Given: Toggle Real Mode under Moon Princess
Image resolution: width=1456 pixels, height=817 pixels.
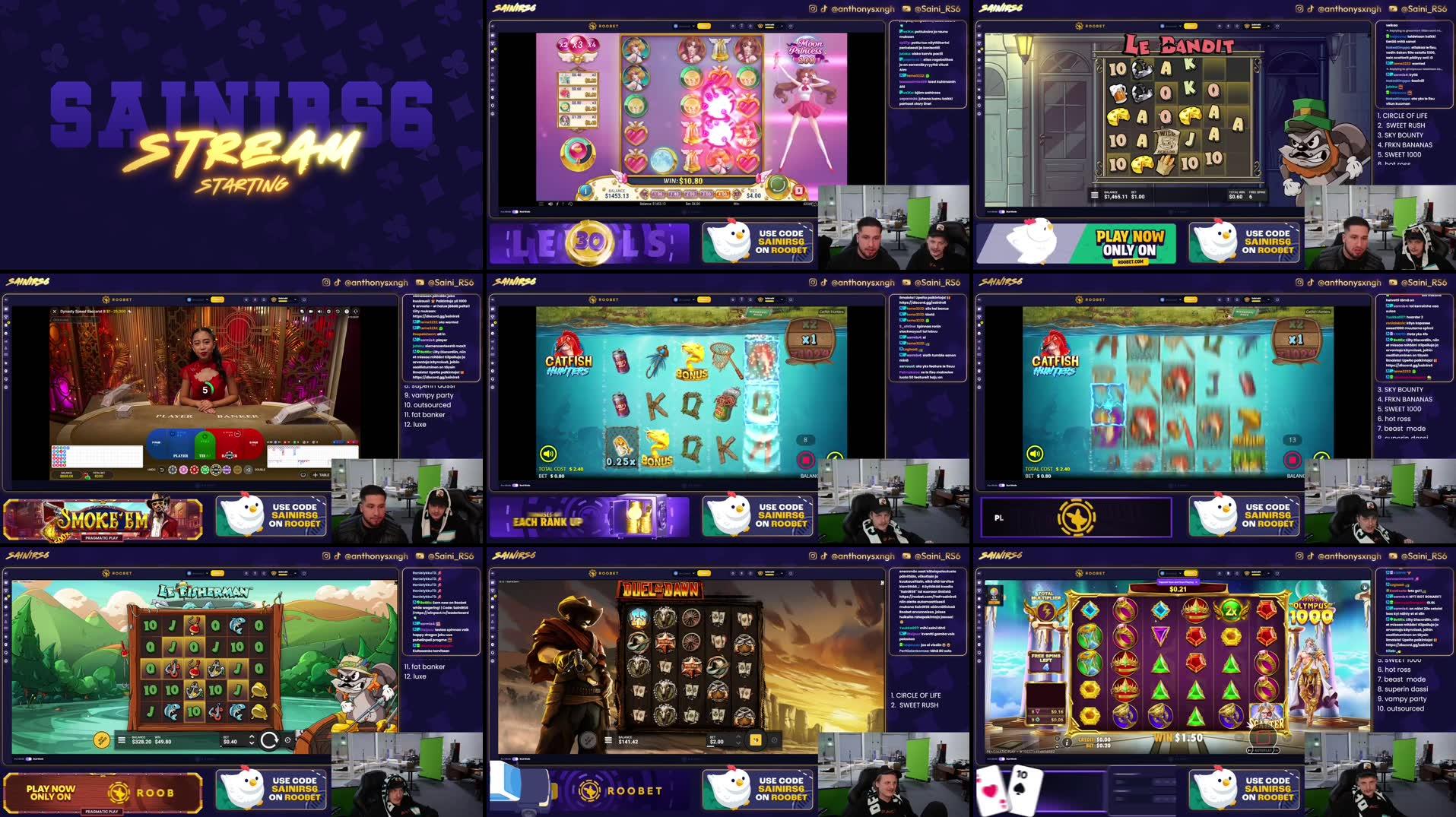Looking at the screenshot, I should 515,211.
